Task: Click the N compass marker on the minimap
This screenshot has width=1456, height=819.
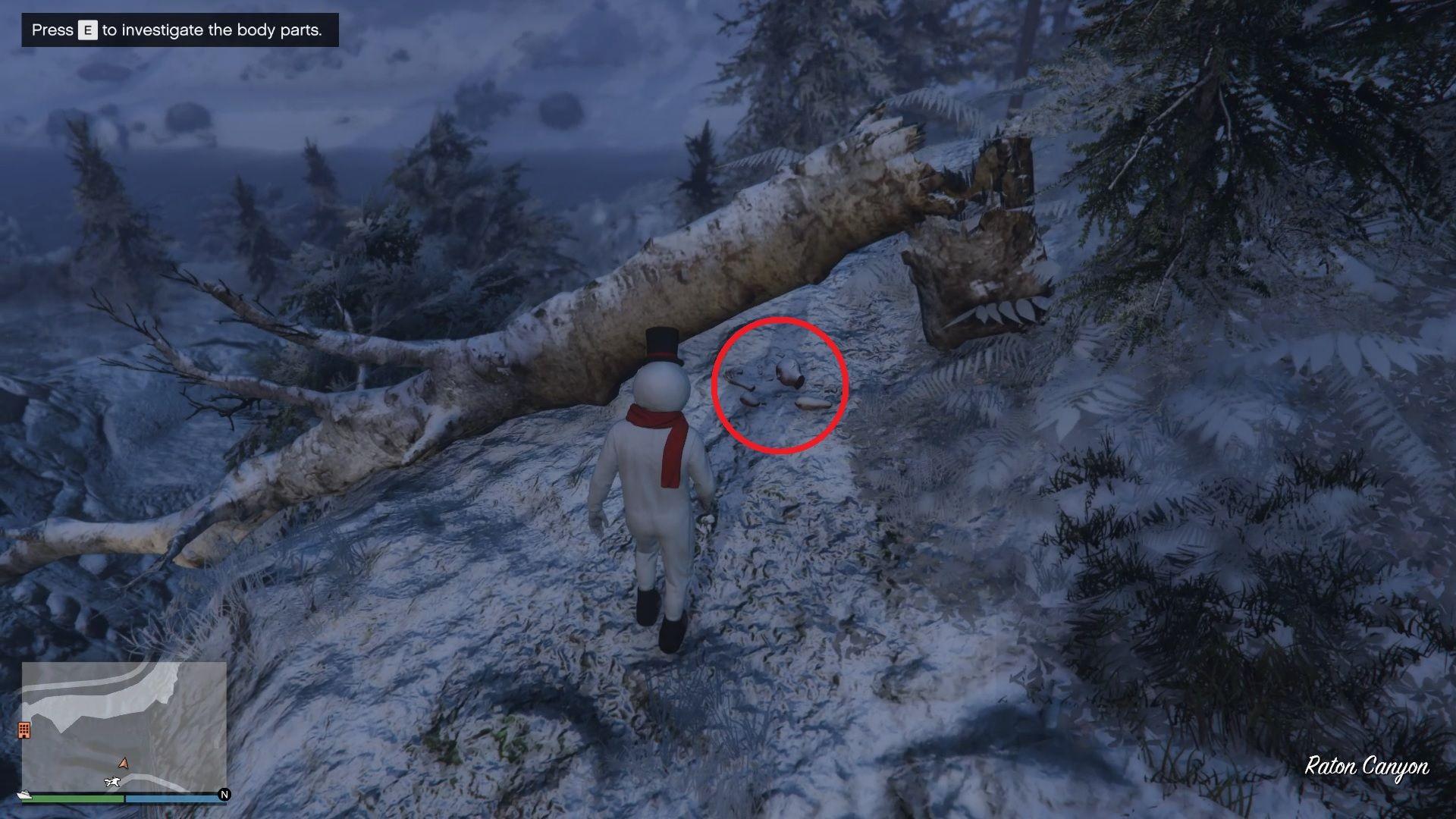Action: click(x=223, y=795)
